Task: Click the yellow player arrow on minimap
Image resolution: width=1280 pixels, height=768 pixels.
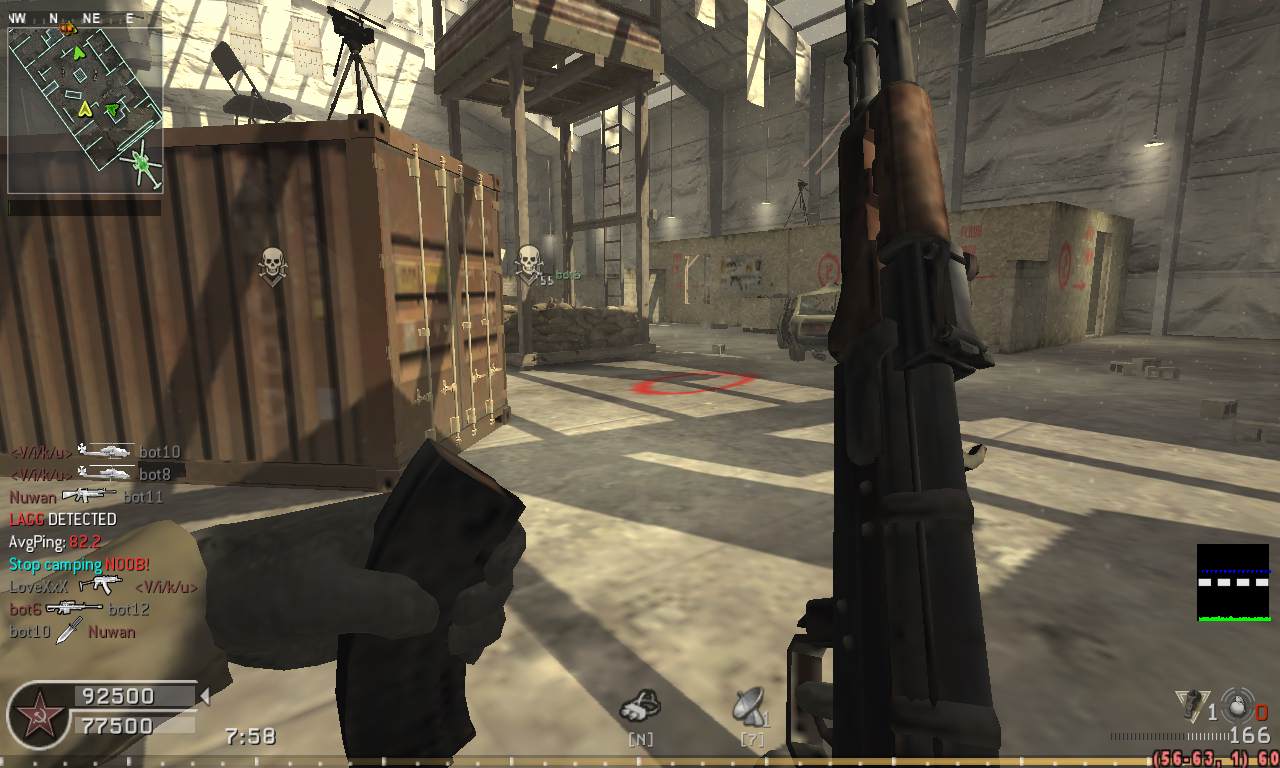Action: [85, 108]
